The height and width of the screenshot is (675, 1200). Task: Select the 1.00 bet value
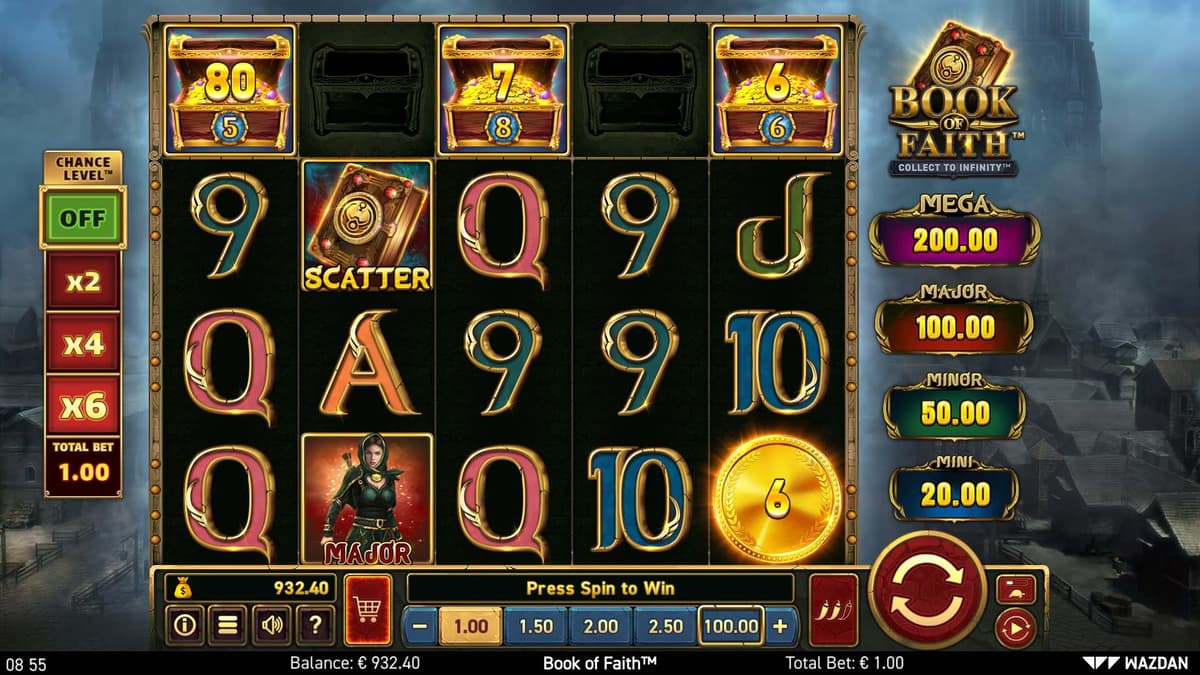471,627
